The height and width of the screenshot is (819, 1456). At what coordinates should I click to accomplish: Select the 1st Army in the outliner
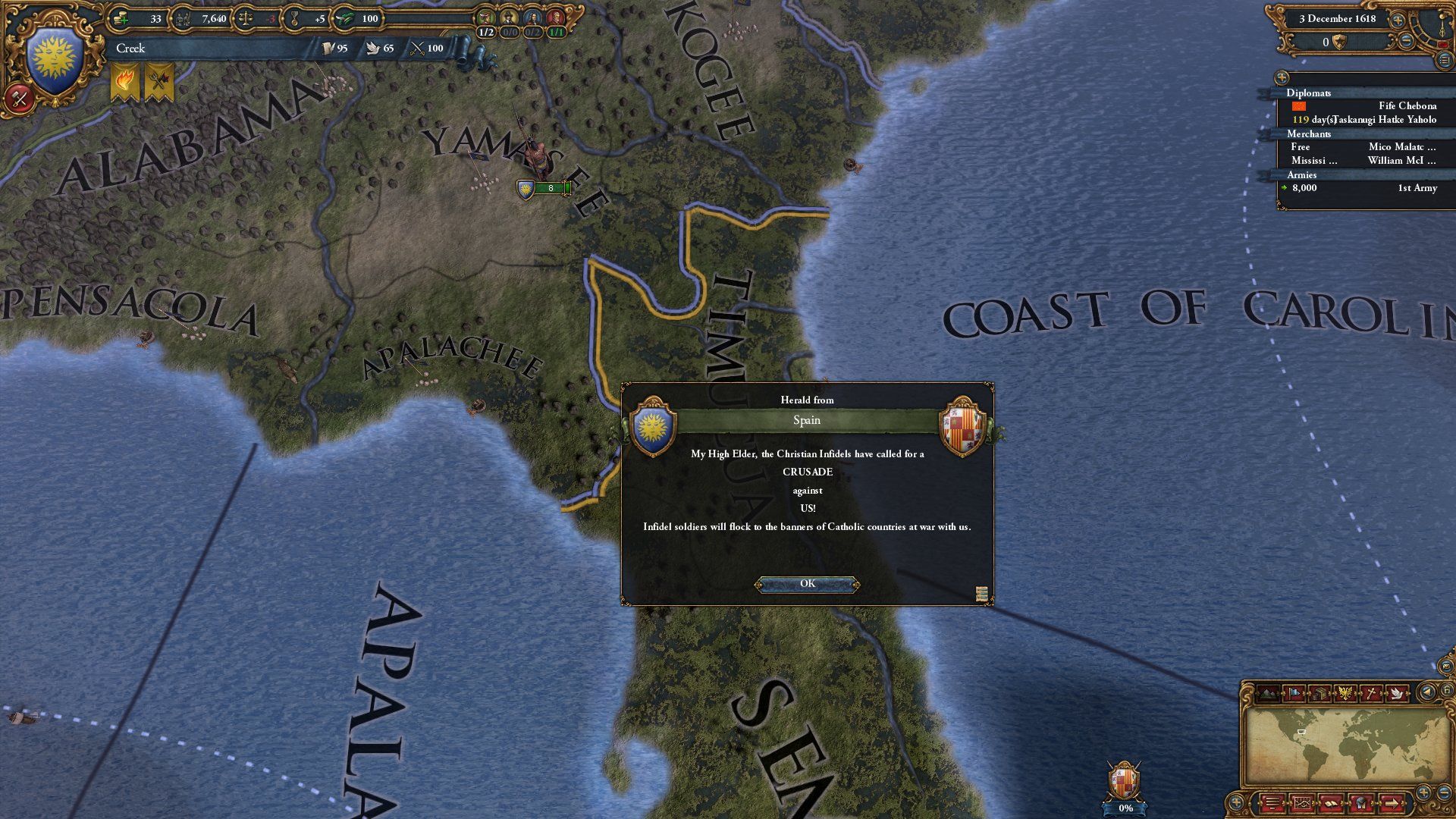pos(1417,188)
